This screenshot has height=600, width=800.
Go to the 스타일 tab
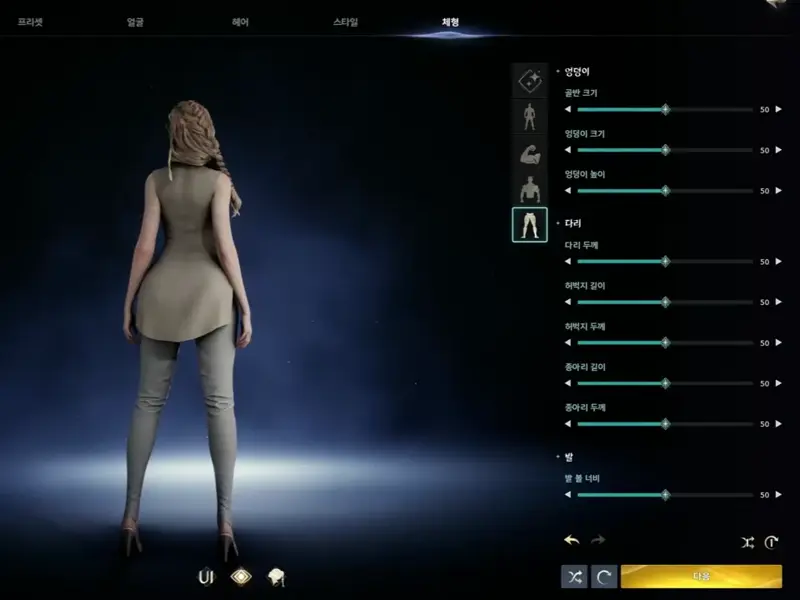click(x=345, y=21)
